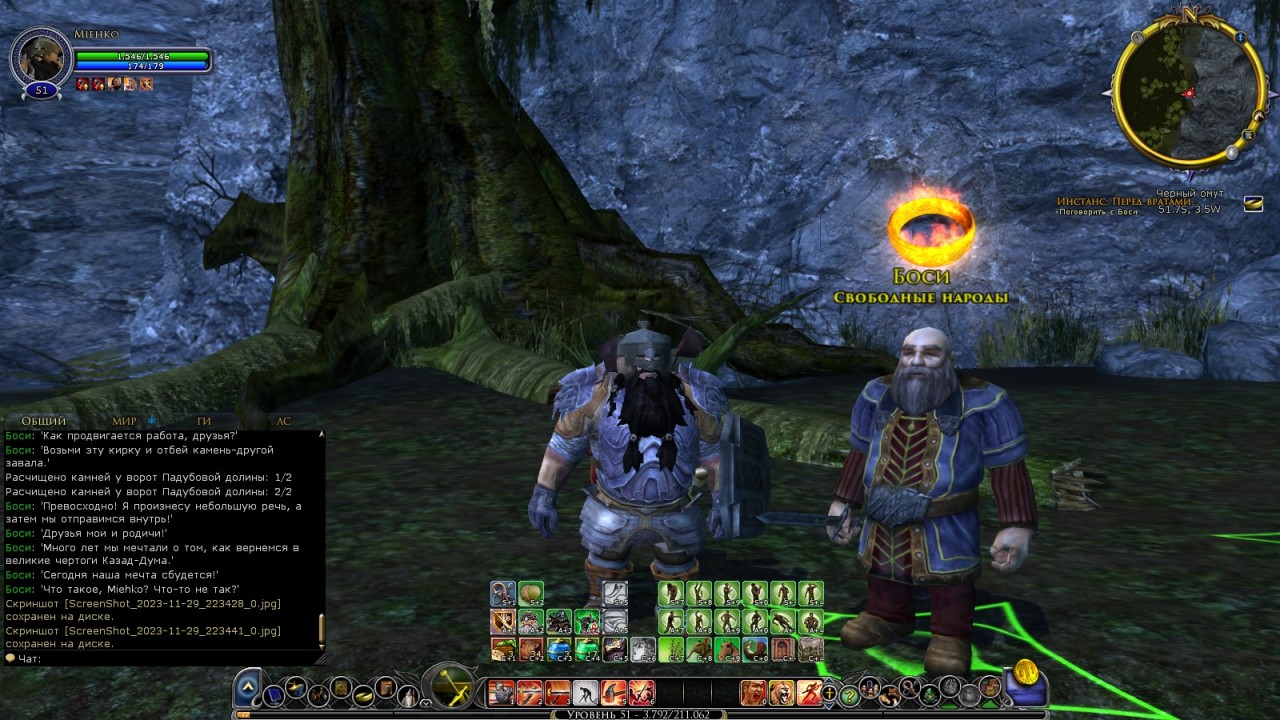
Task: Open the main menu arrow button
Action: [x=248, y=688]
